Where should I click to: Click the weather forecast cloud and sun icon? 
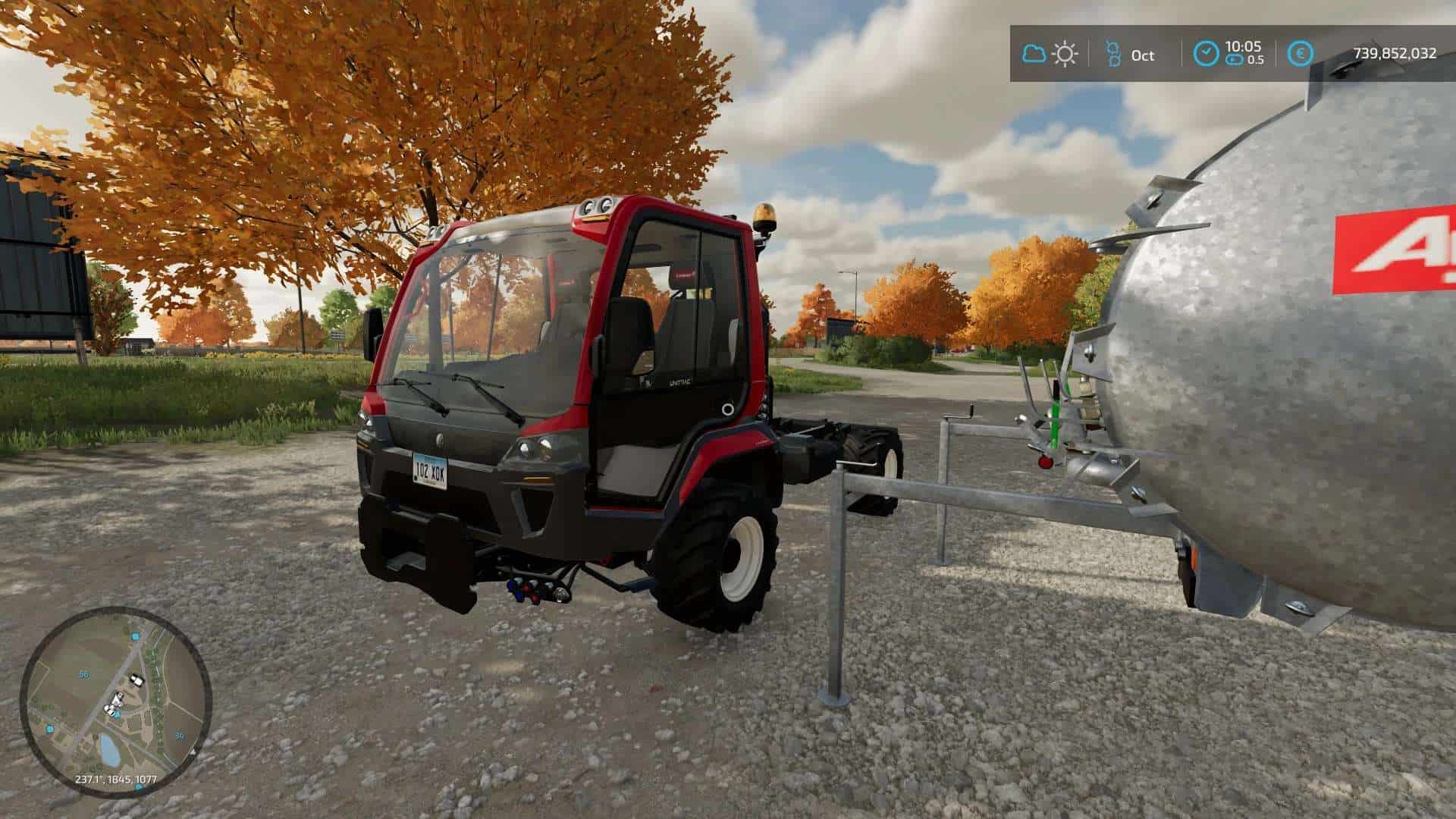coord(1050,54)
